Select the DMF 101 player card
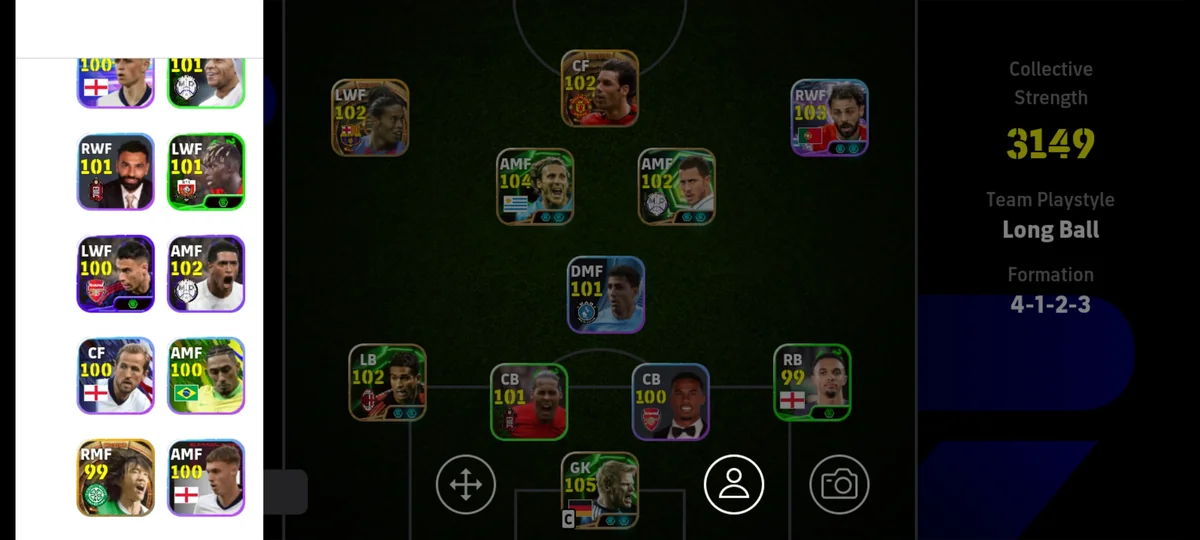The height and width of the screenshot is (540, 1200). (x=606, y=295)
